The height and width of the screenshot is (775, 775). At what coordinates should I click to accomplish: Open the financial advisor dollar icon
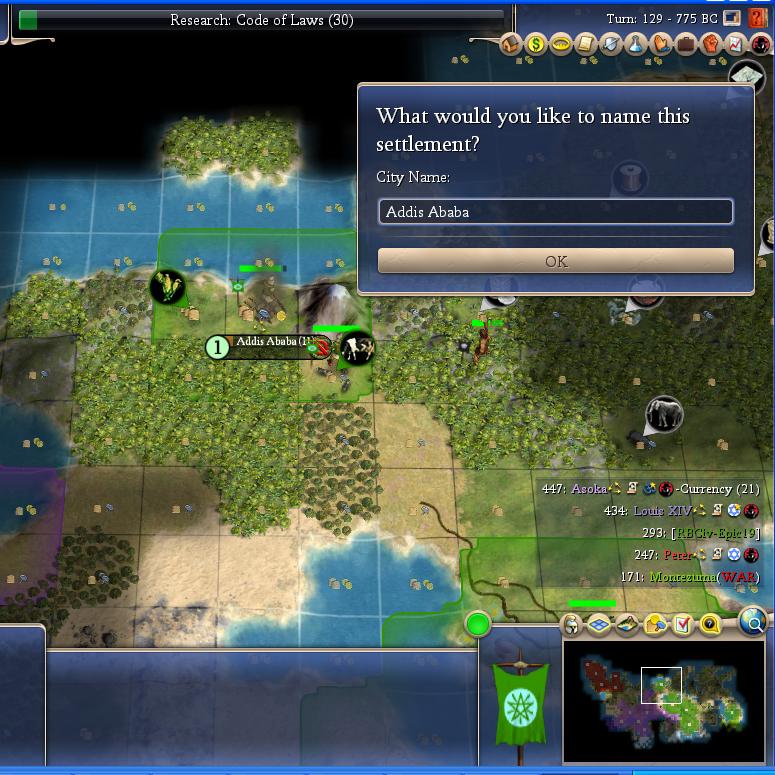tap(536, 45)
